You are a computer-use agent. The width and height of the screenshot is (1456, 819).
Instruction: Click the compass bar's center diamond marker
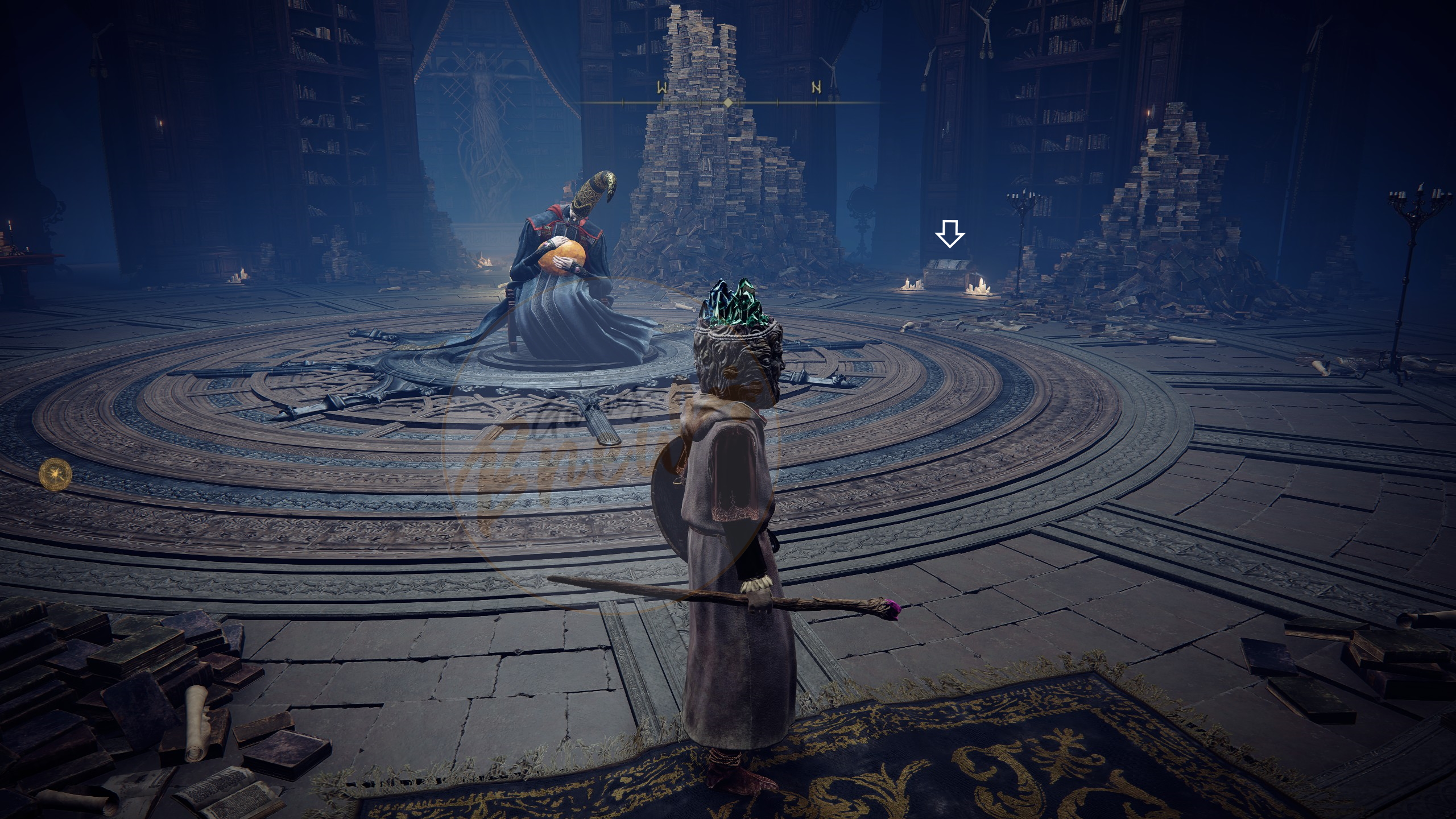[728, 103]
